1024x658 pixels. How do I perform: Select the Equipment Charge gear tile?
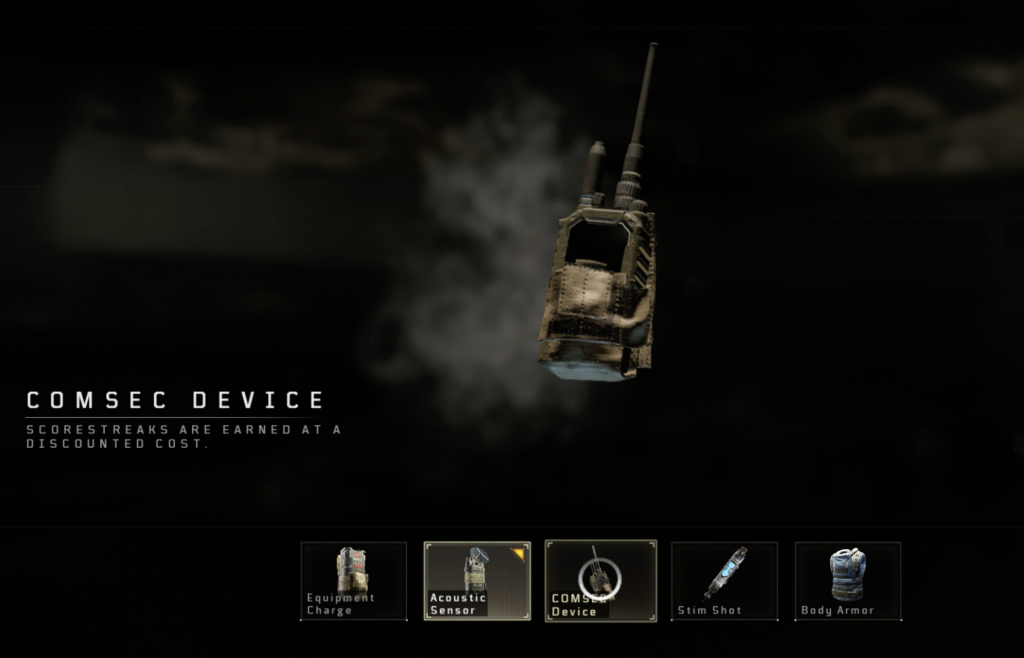[x=354, y=581]
